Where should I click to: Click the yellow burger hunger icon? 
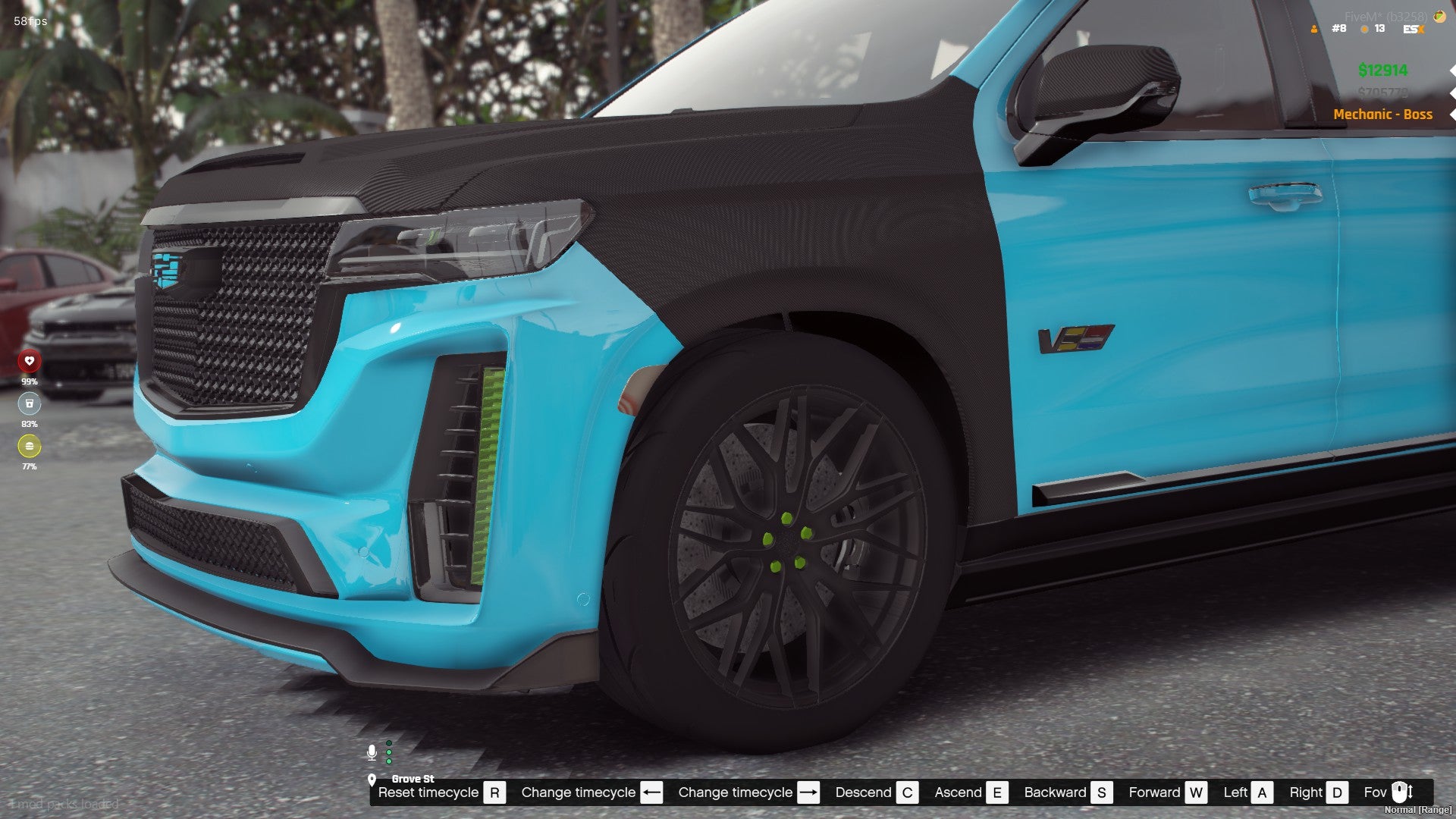[29, 446]
